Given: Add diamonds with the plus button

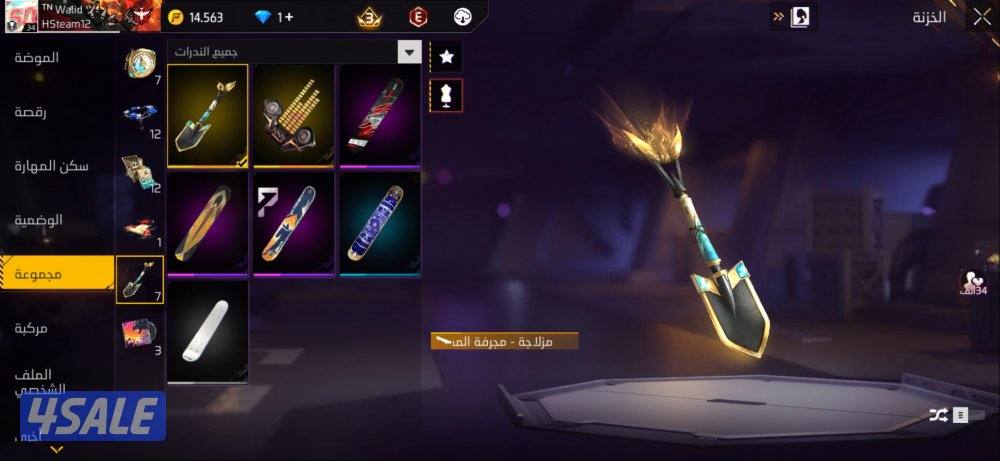Looking at the screenshot, I should coord(285,17).
